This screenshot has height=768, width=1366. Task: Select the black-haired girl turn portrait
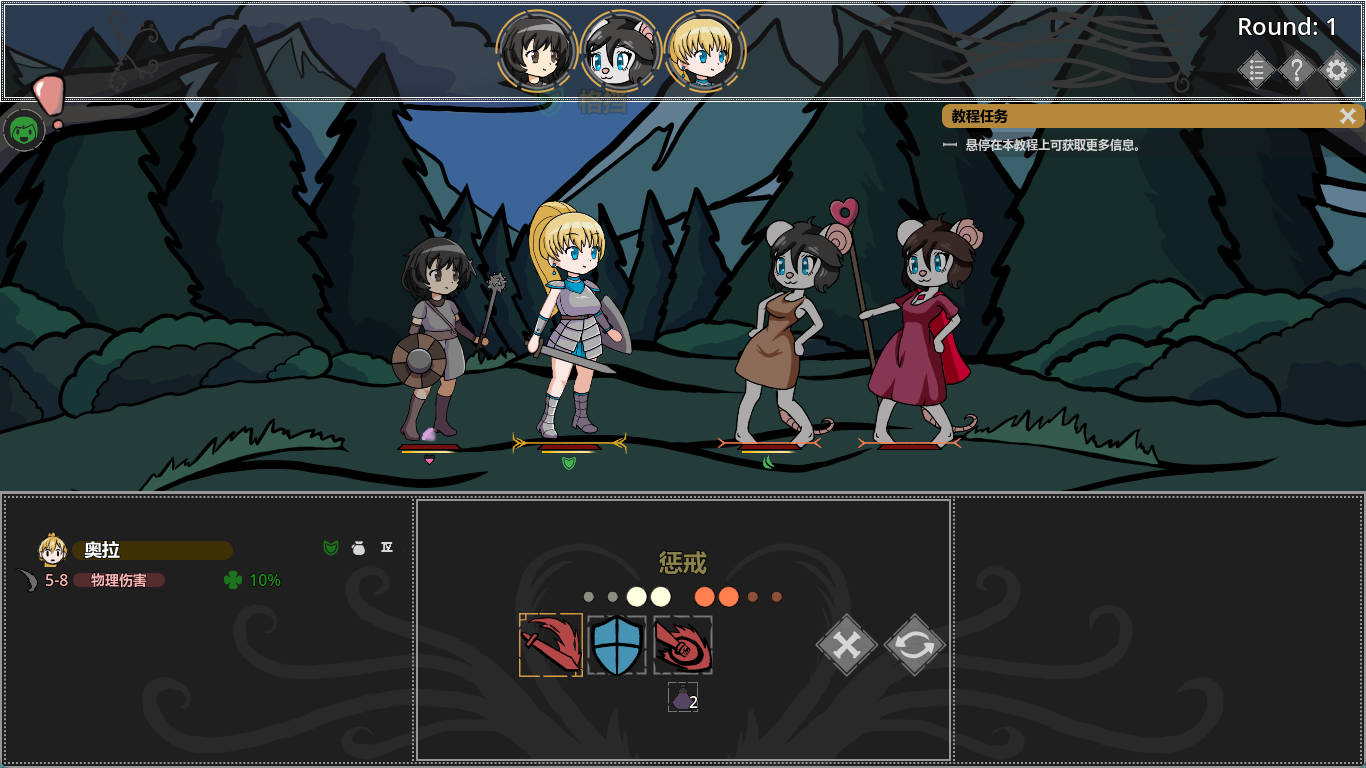[536, 50]
